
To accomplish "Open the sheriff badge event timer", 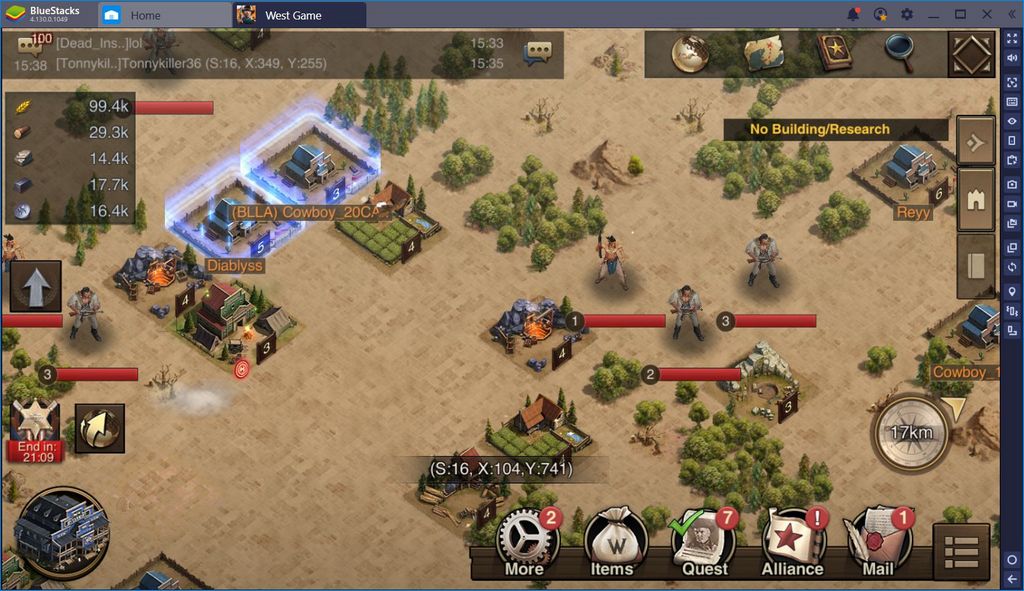I will (36, 430).
